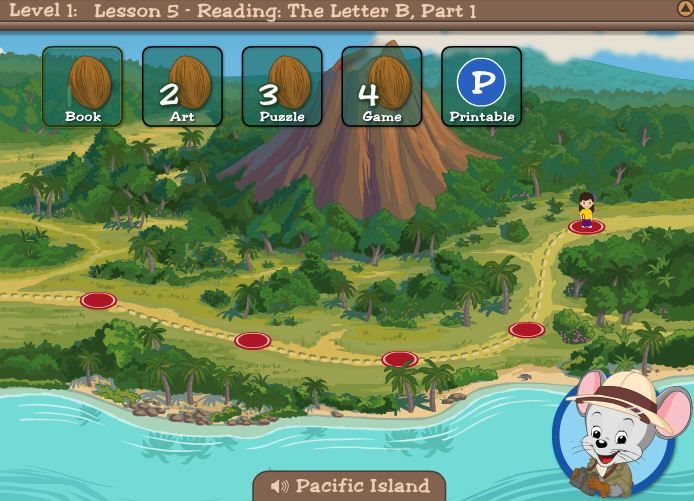
Task: Open the Printable activity
Action: (481, 87)
